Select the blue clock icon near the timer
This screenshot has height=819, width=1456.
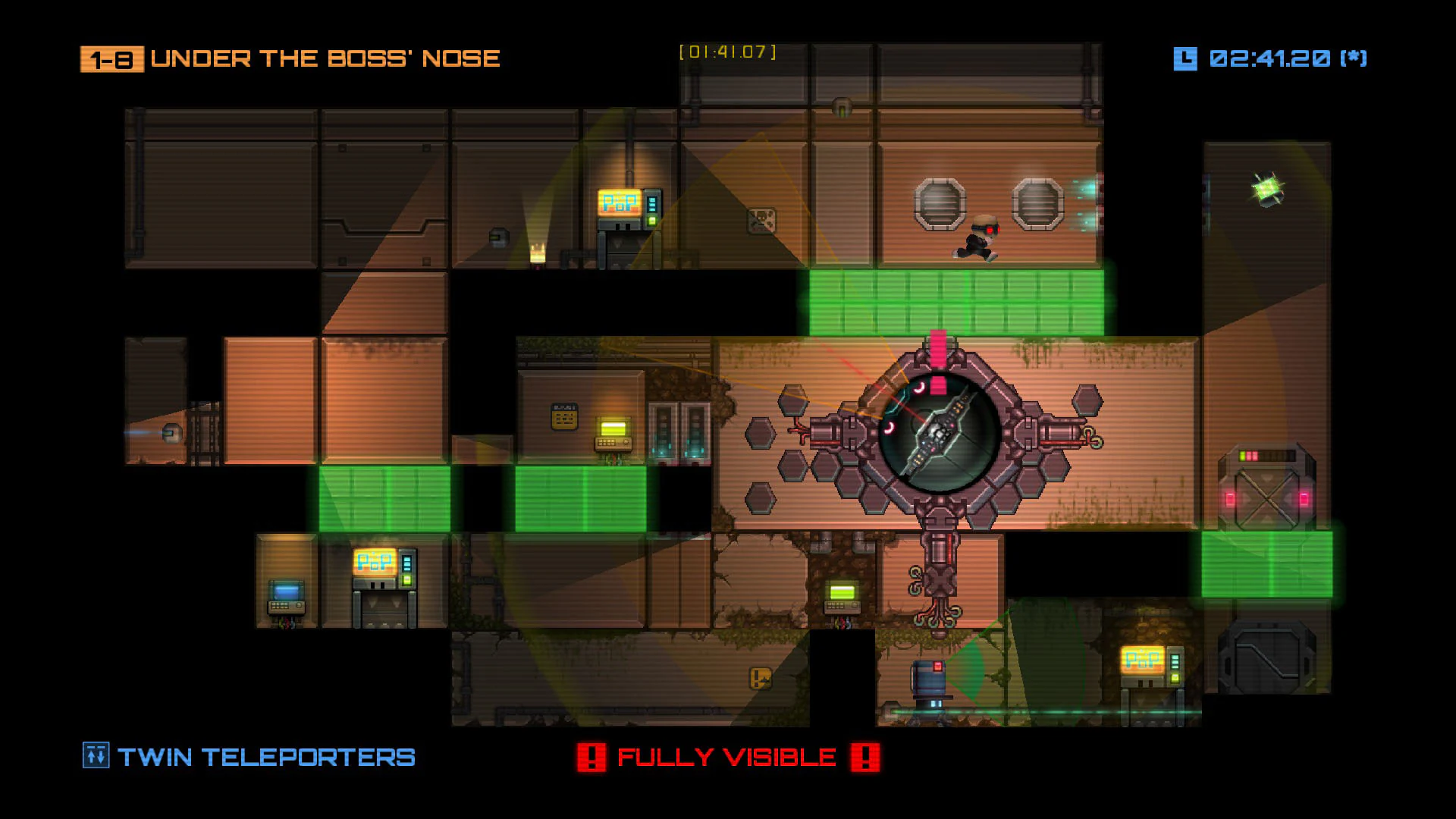(x=1184, y=57)
